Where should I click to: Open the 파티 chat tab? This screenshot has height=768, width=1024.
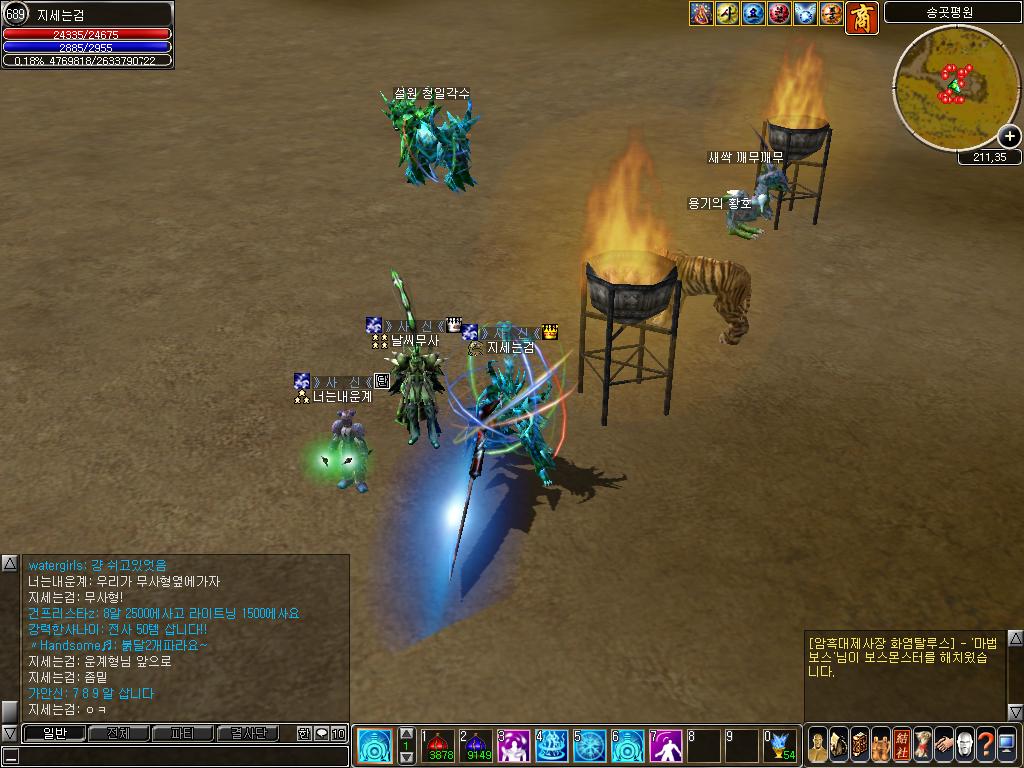[183, 733]
